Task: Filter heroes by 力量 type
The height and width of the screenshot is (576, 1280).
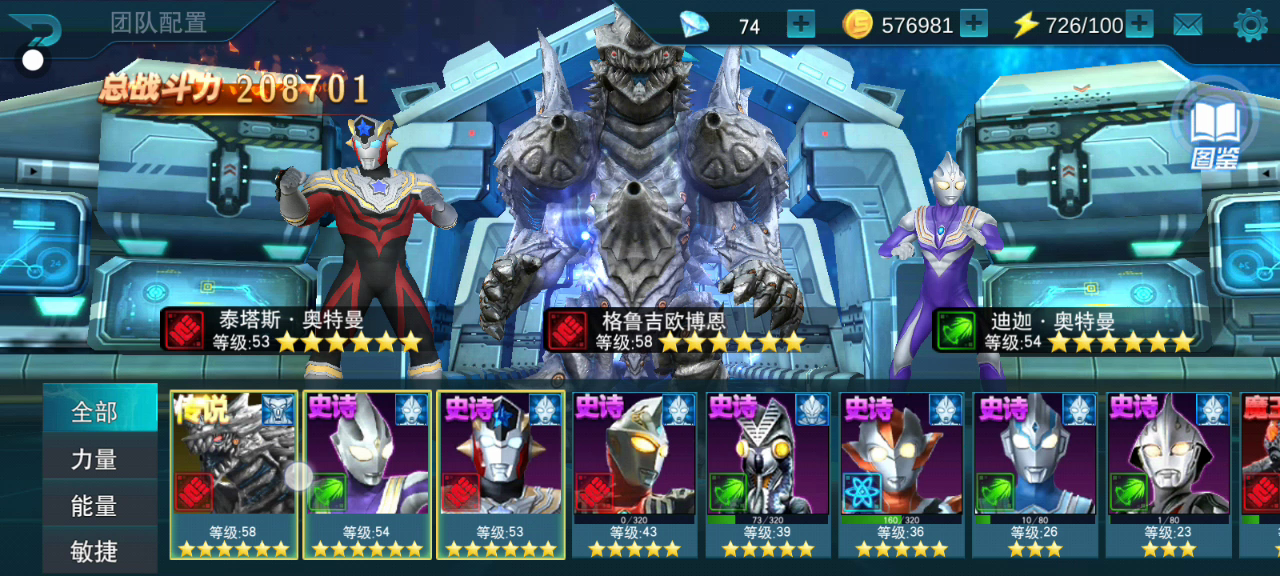Action: tap(97, 459)
